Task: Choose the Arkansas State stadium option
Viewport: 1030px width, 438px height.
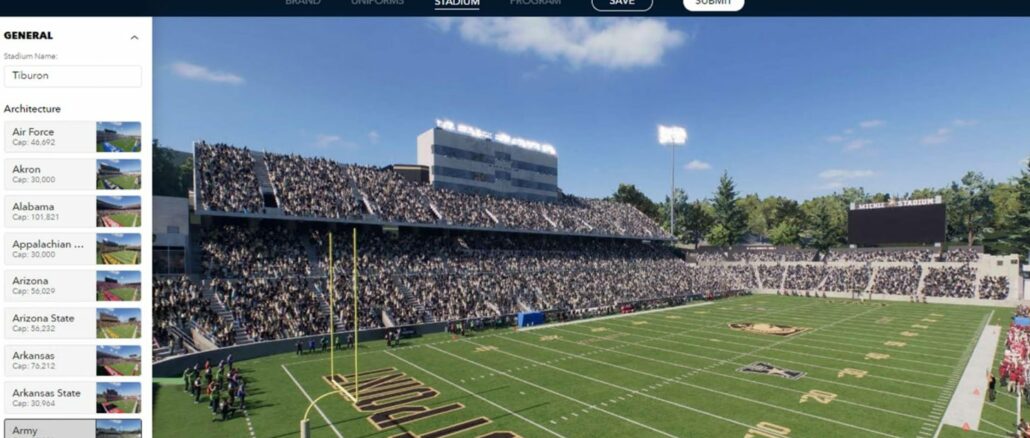Action: click(72, 397)
